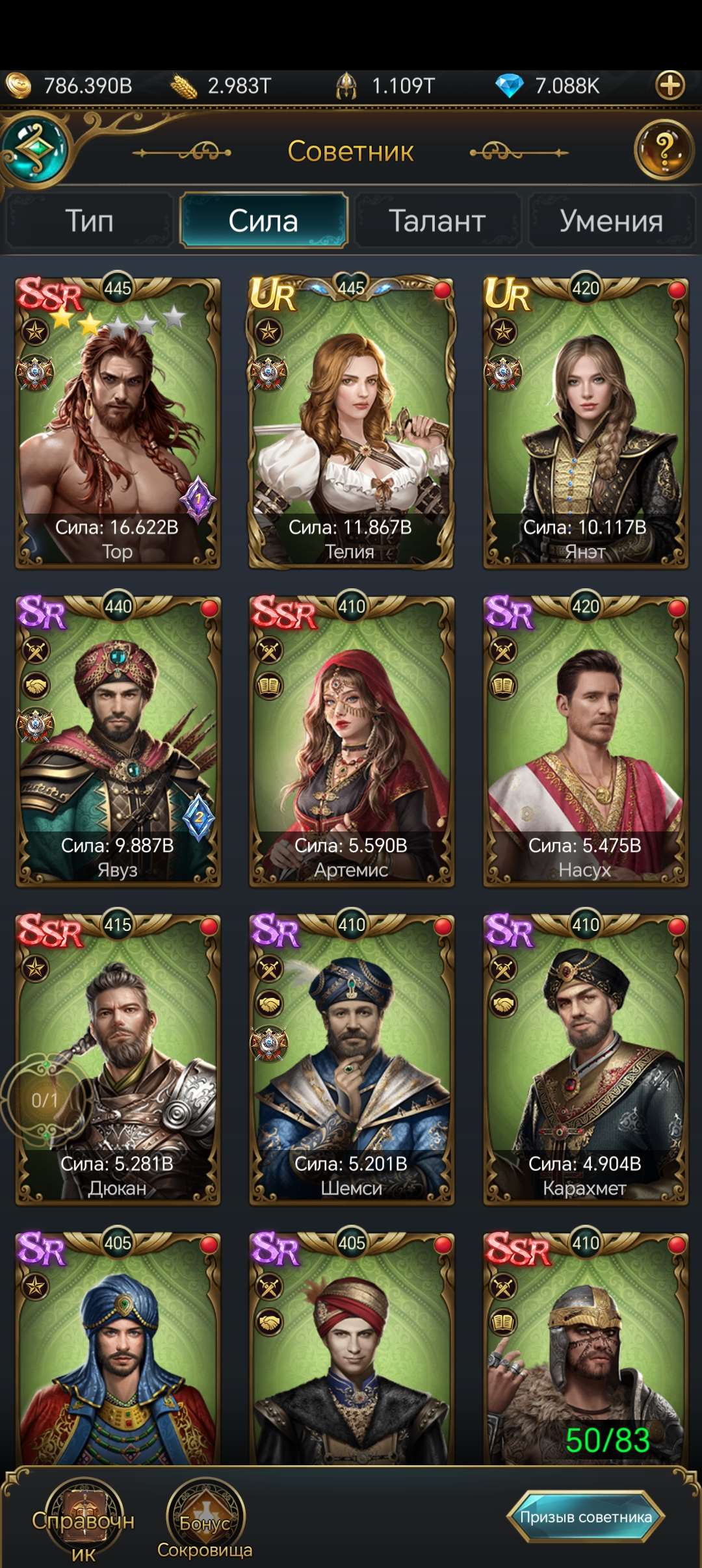Viewport: 702px width, 1568px height.
Task: Tap the plus button to add diamonds
Action: [x=670, y=85]
